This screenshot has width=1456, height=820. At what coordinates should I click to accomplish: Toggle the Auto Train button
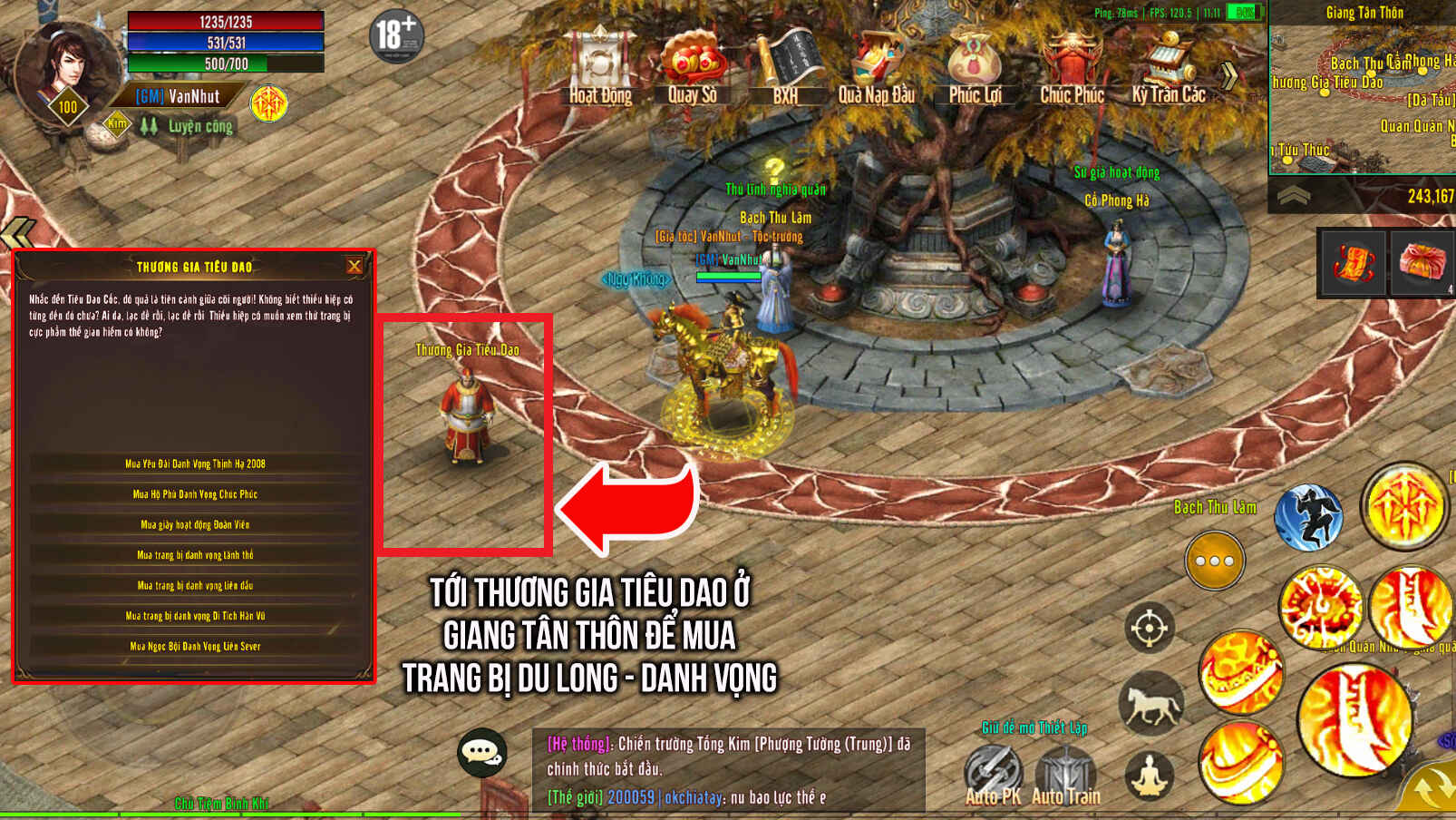tap(1066, 776)
